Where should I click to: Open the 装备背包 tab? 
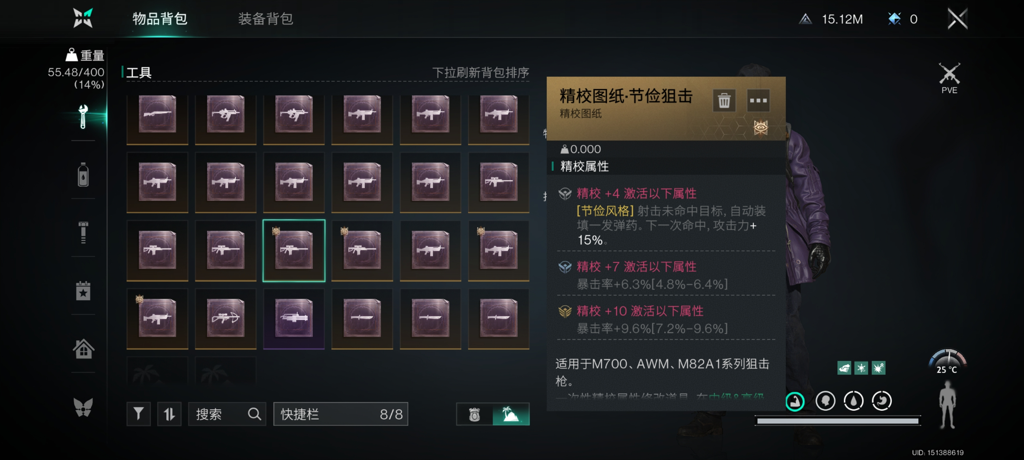point(266,19)
